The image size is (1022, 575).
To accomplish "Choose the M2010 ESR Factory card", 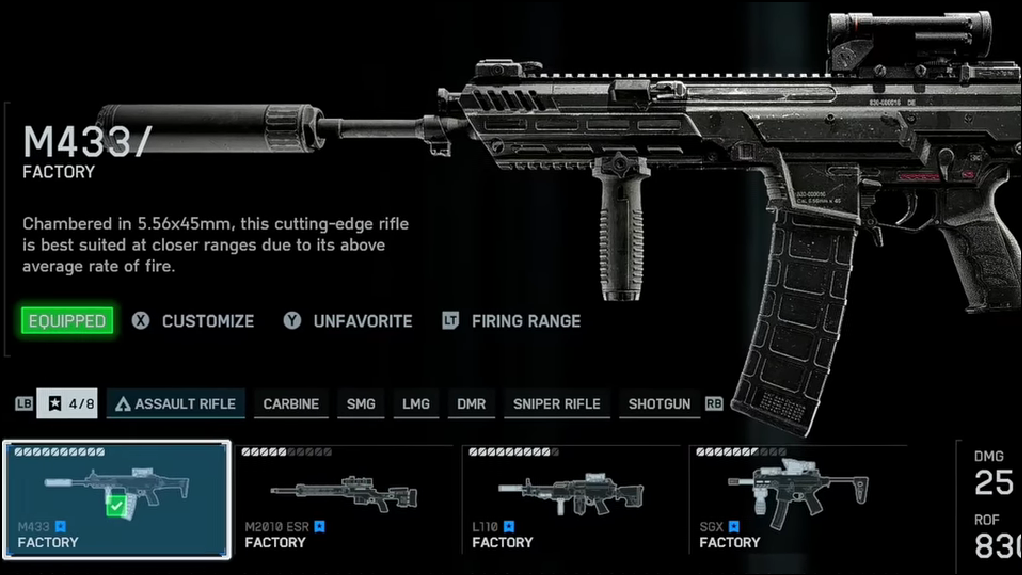I will click(344, 500).
